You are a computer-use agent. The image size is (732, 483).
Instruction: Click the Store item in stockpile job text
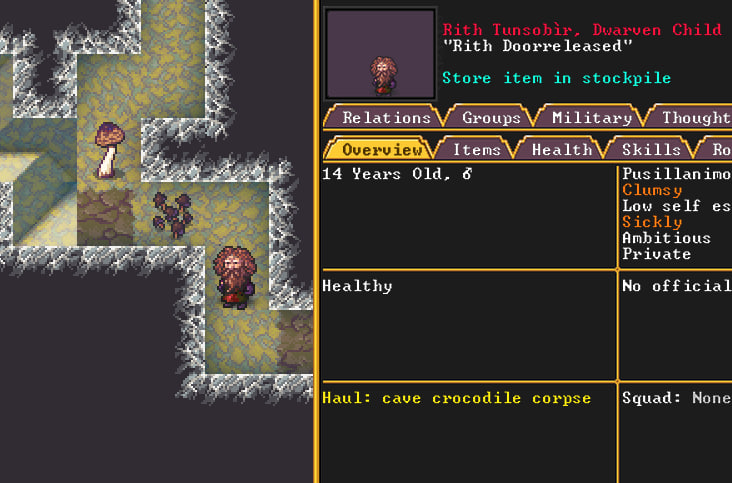point(556,78)
